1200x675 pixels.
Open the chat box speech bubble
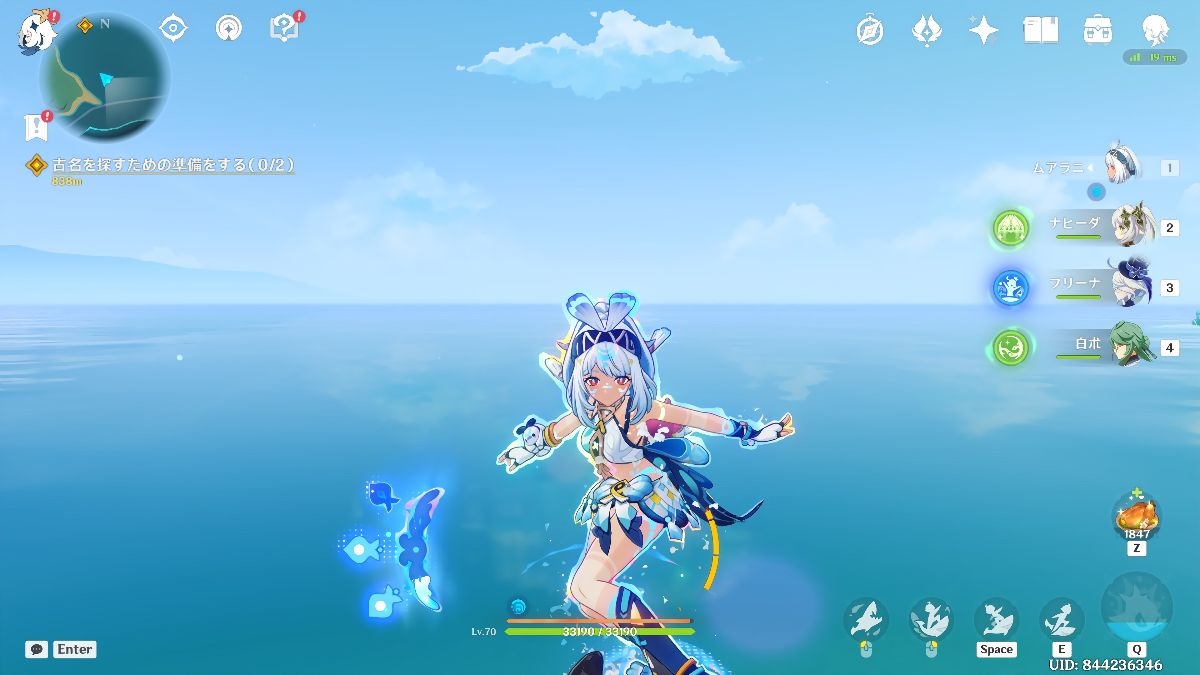click(37, 649)
